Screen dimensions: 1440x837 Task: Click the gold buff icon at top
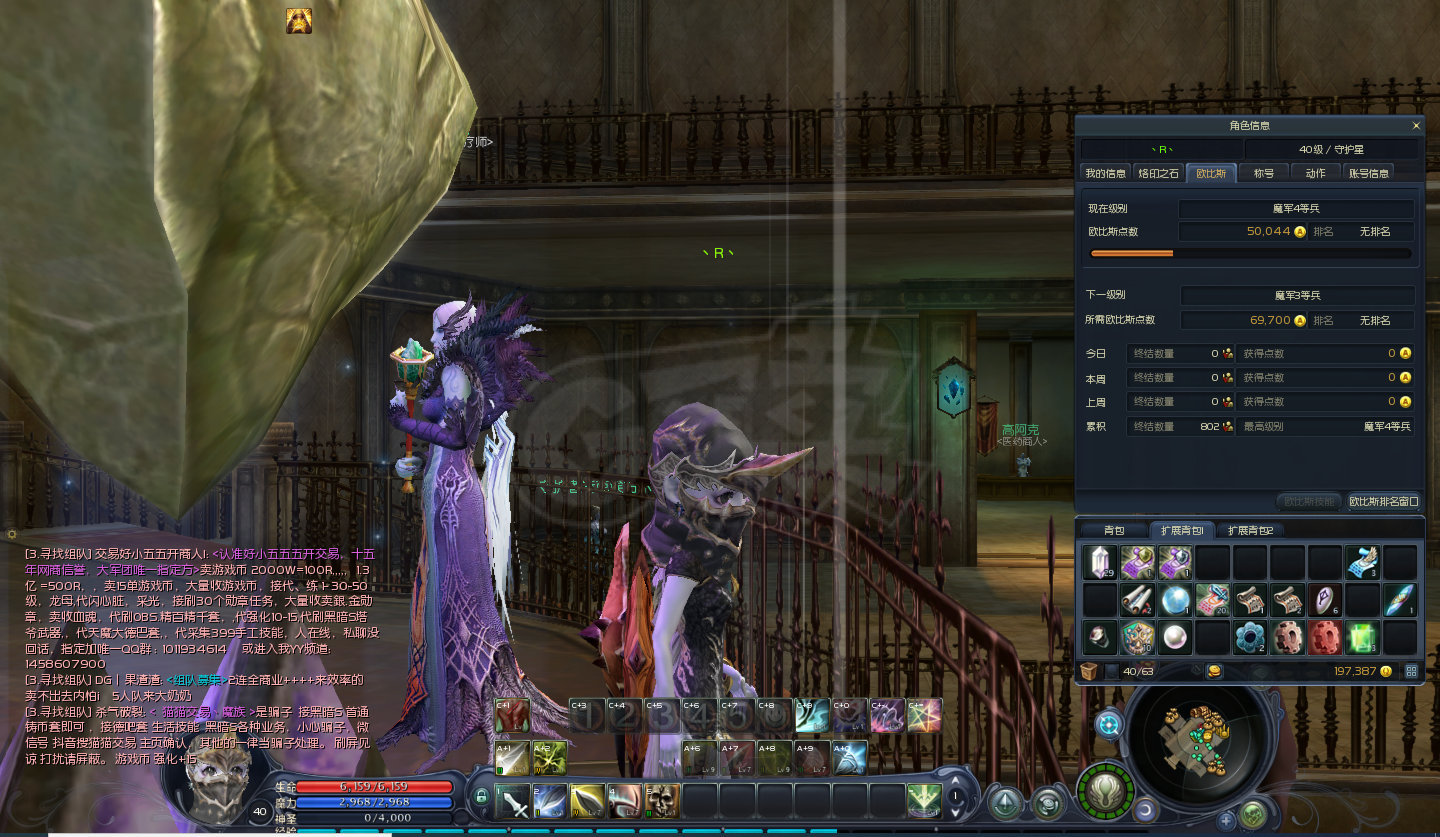click(298, 21)
